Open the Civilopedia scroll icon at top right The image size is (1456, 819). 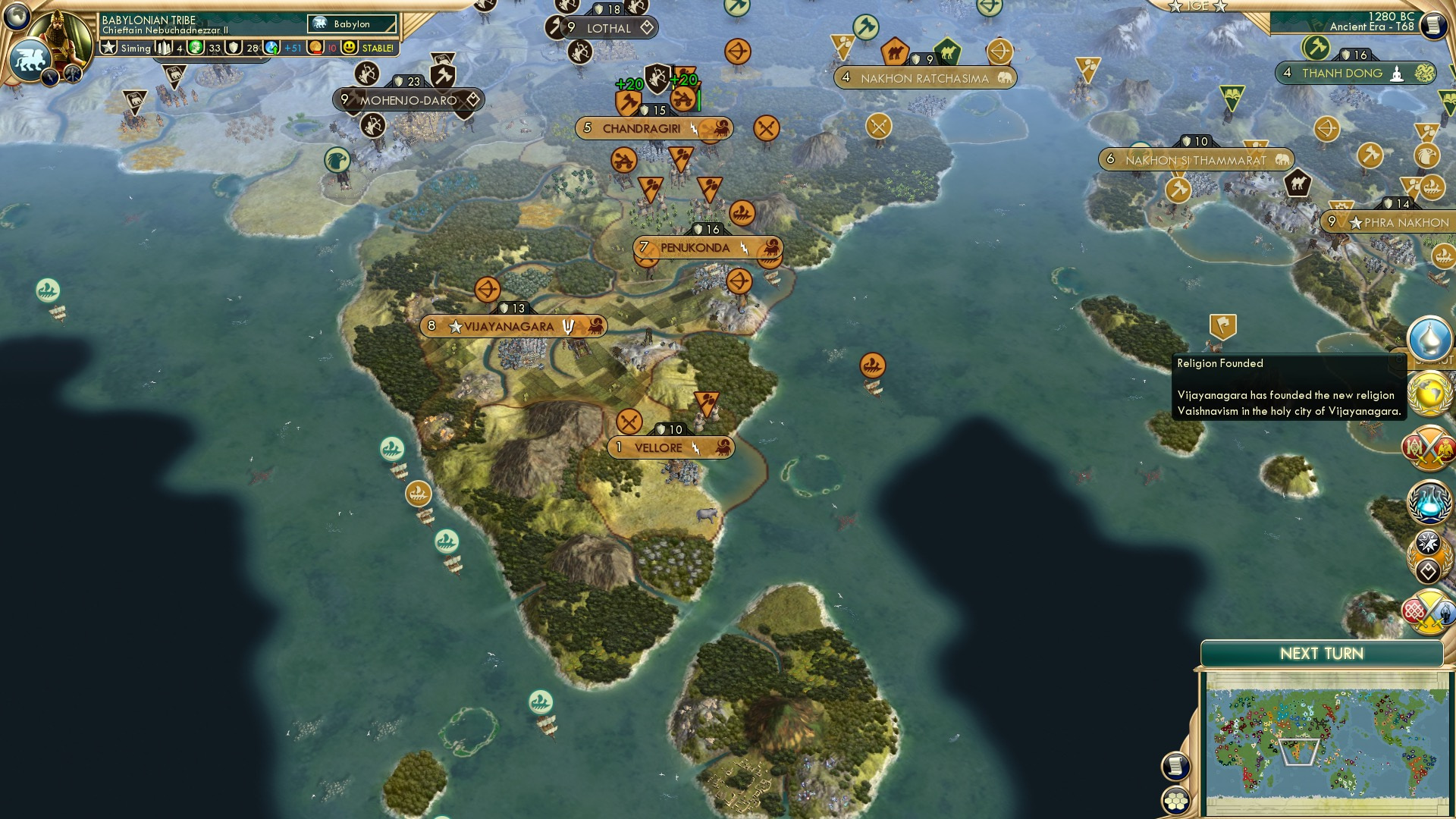tap(1433, 24)
